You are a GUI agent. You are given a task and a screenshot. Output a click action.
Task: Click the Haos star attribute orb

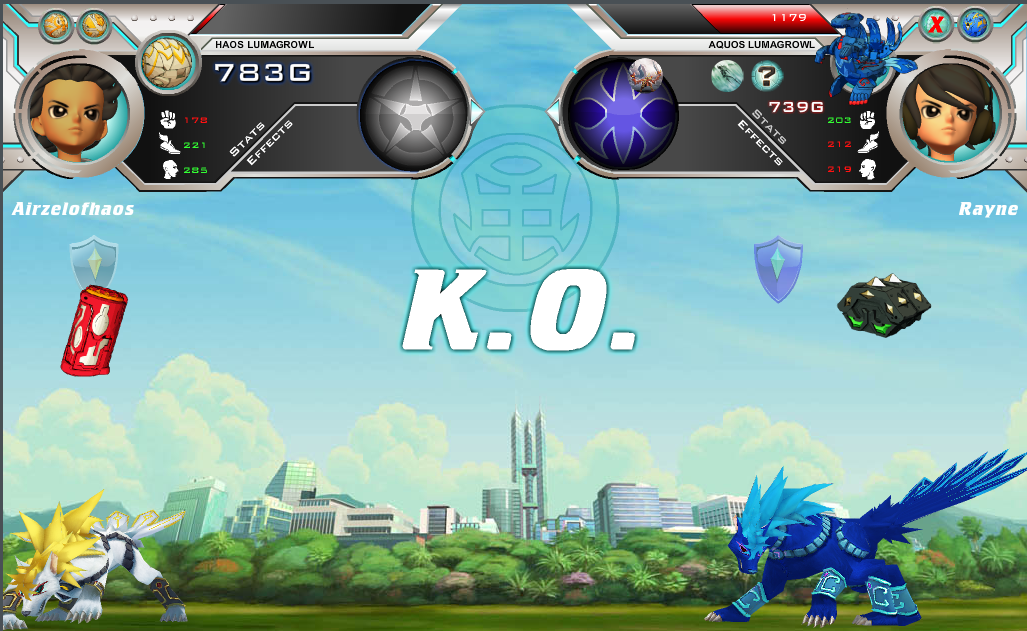coord(413,113)
